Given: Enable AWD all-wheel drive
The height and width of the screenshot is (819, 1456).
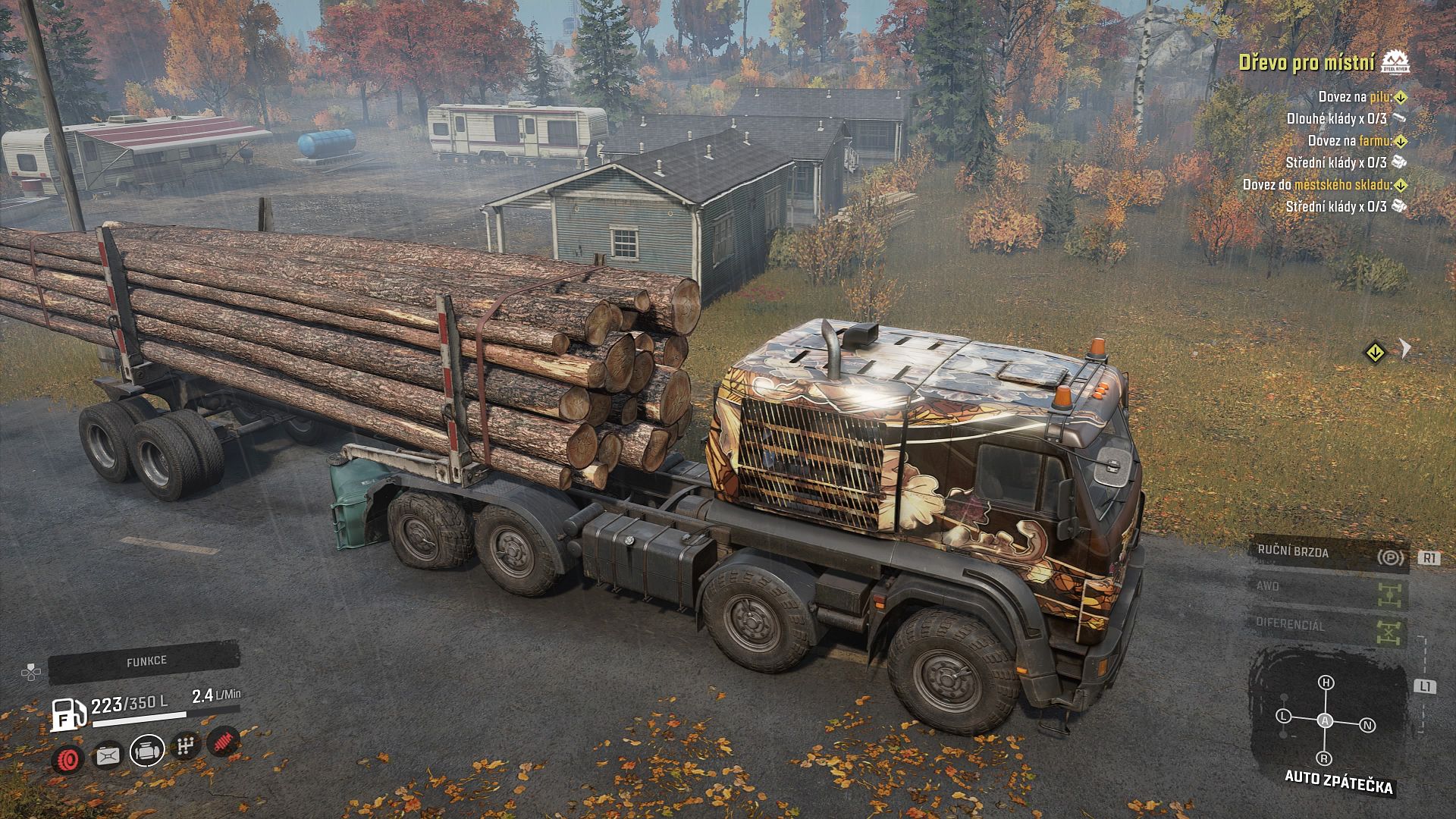Looking at the screenshot, I should 1329,591.
